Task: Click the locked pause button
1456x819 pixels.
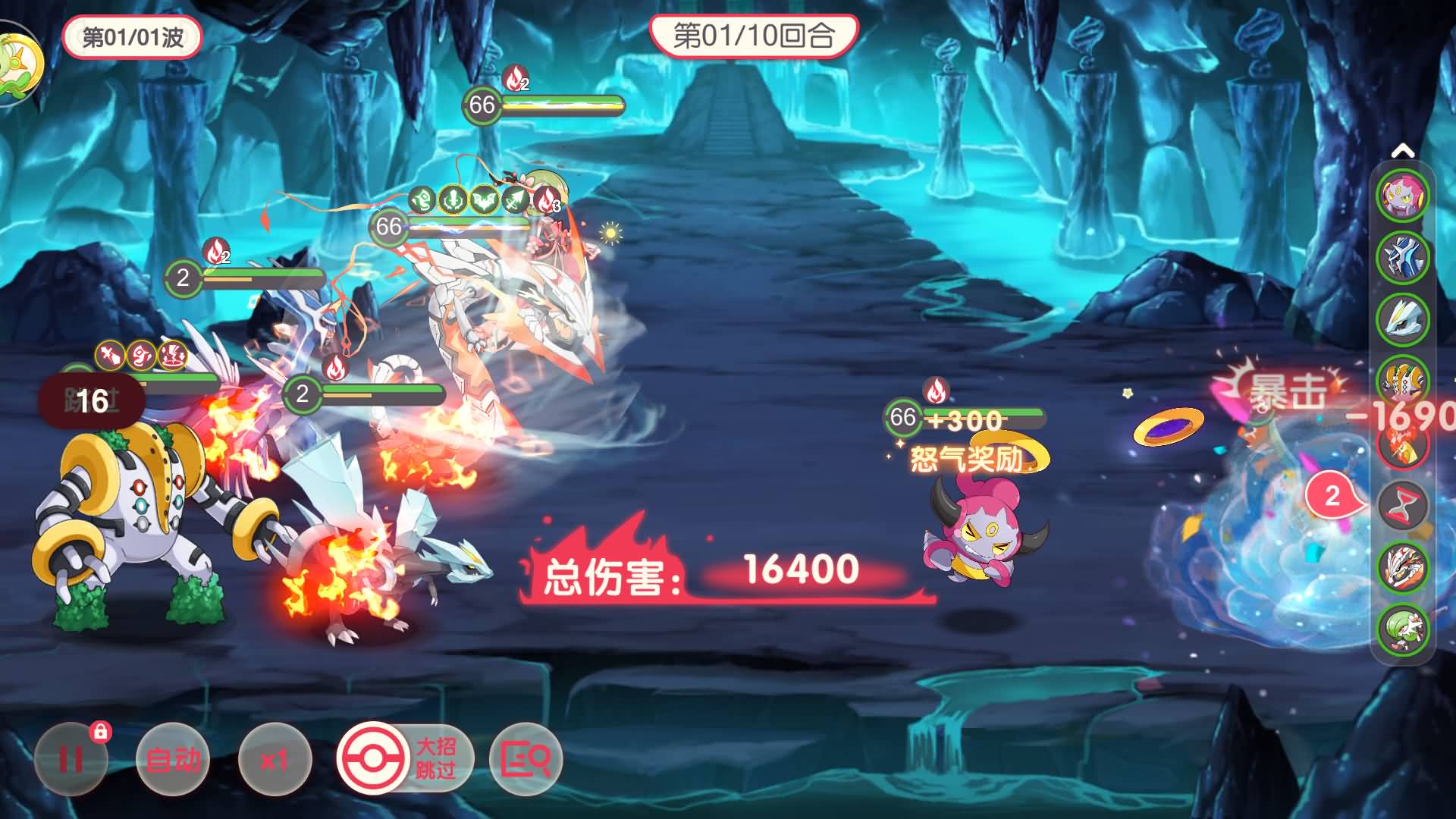Action: [x=71, y=759]
